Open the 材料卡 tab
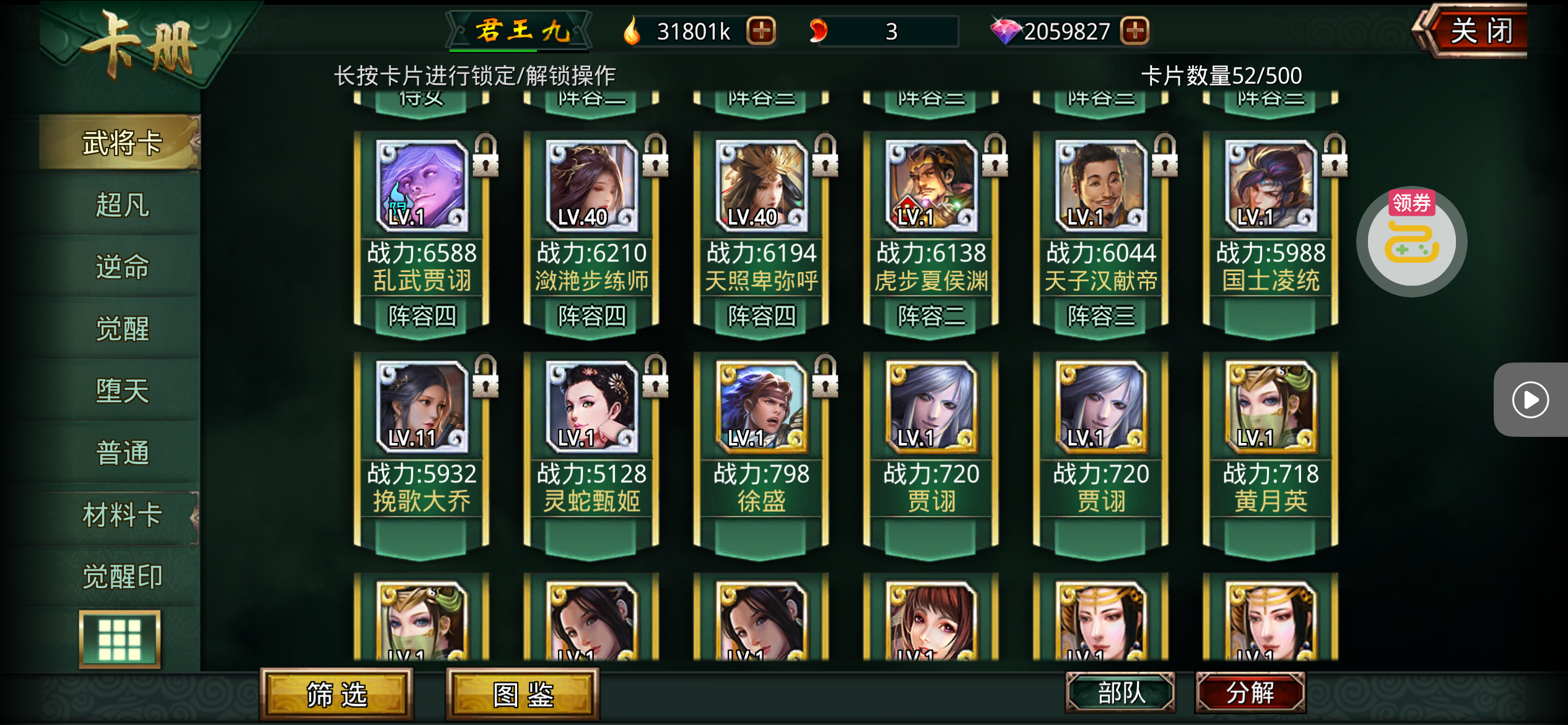This screenshot has width=1568, height=725. (x=121, y=514)
